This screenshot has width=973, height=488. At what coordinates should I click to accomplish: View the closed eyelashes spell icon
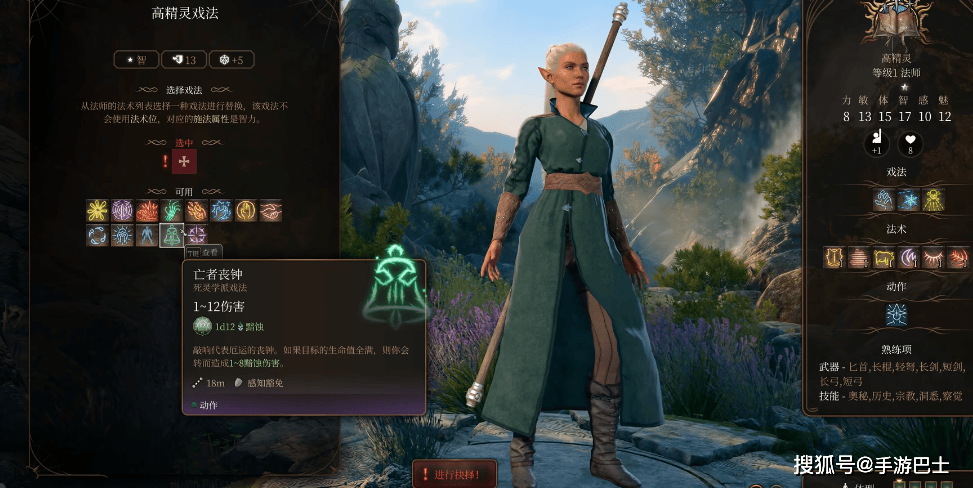pyautogui.click(x=933, y=257)
